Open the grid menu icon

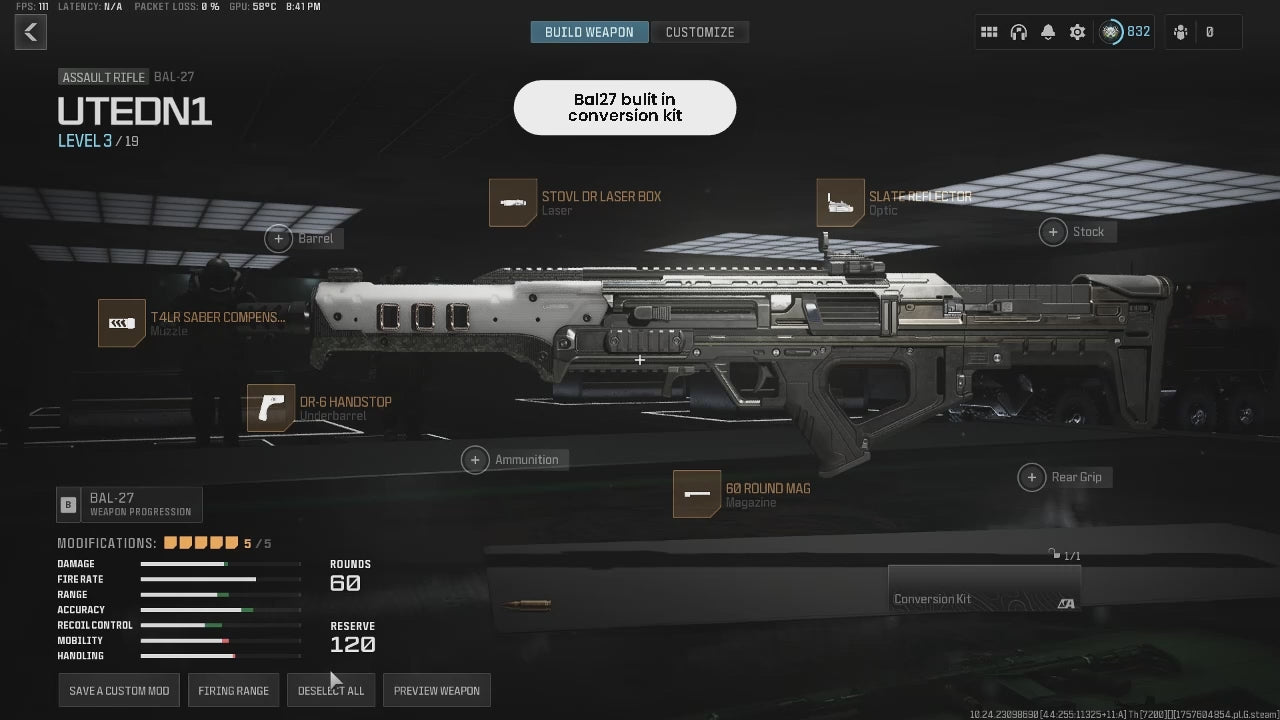coord(989,32)
